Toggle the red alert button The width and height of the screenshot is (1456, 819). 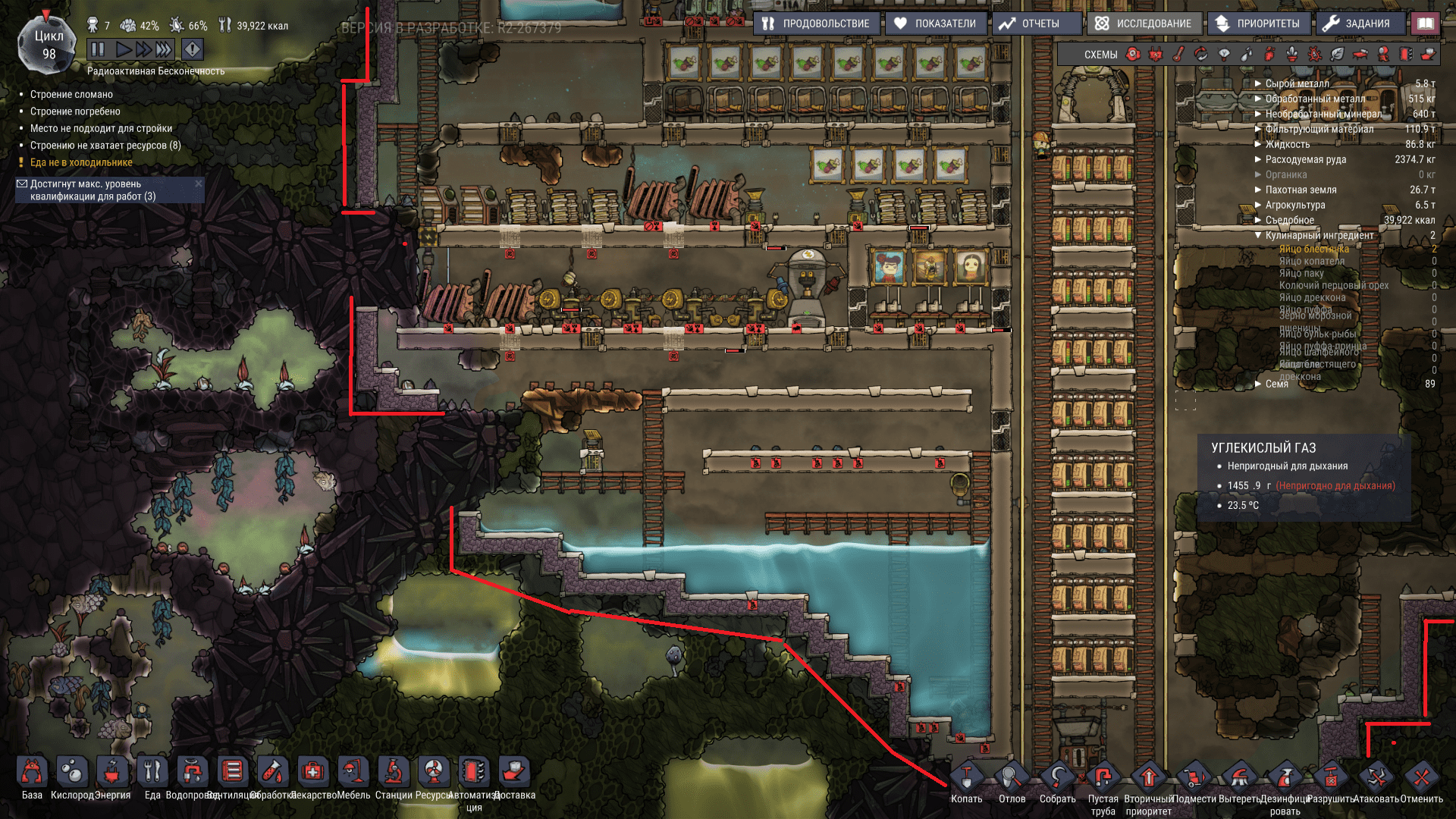(x=193, y=49)
